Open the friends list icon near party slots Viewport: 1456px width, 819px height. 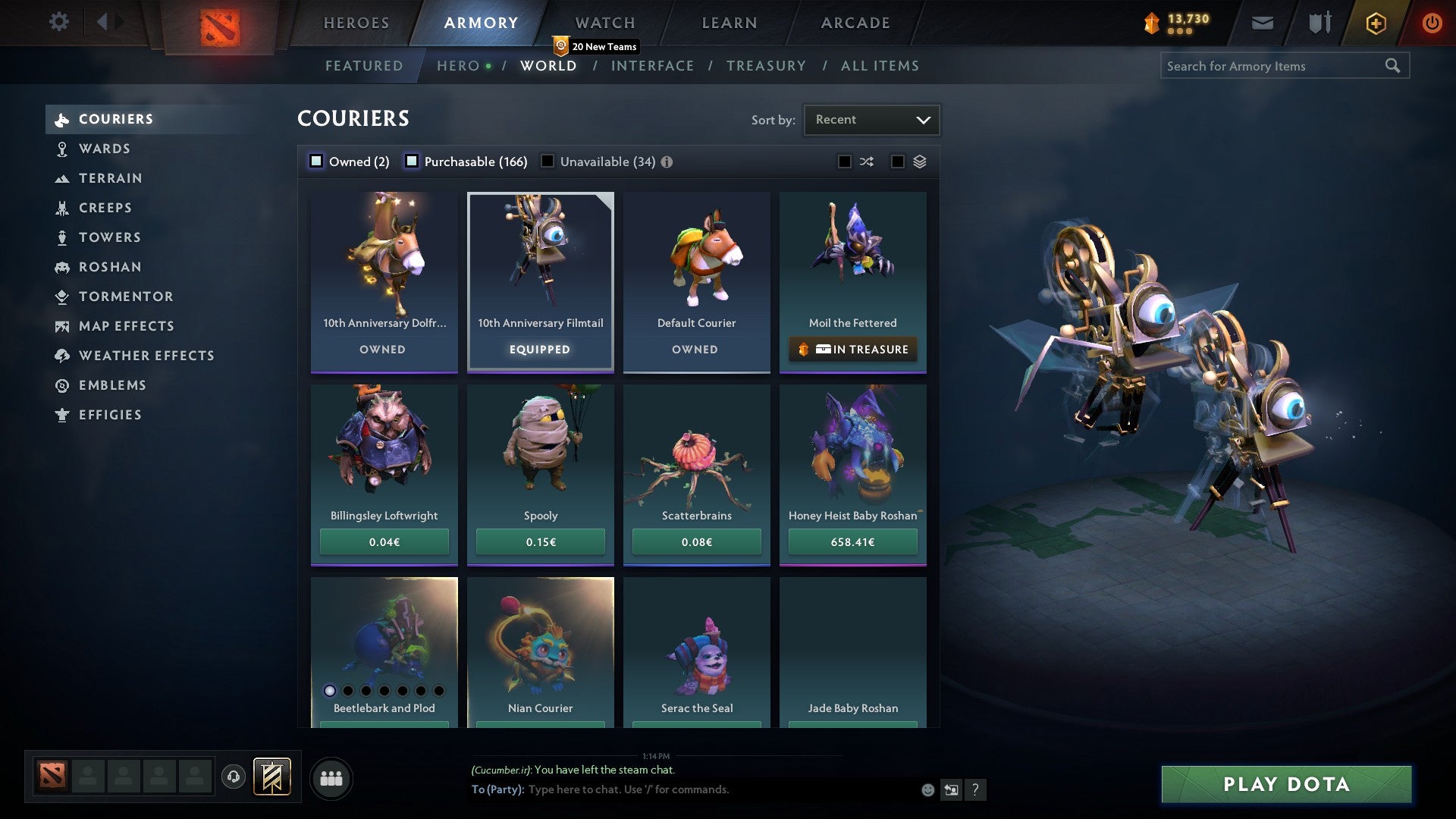click(331, 777)
